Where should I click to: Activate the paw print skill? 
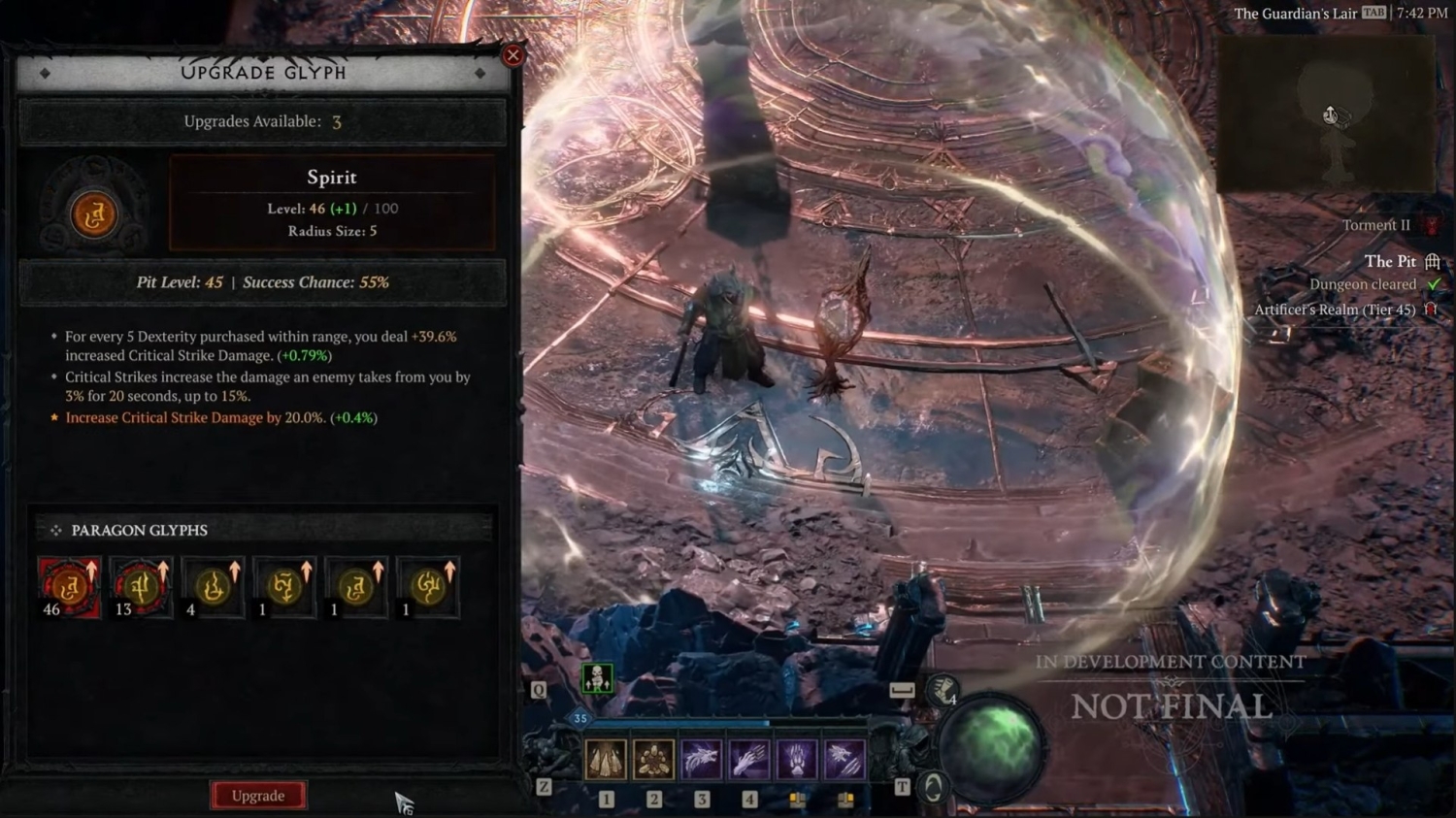(796, 759)
